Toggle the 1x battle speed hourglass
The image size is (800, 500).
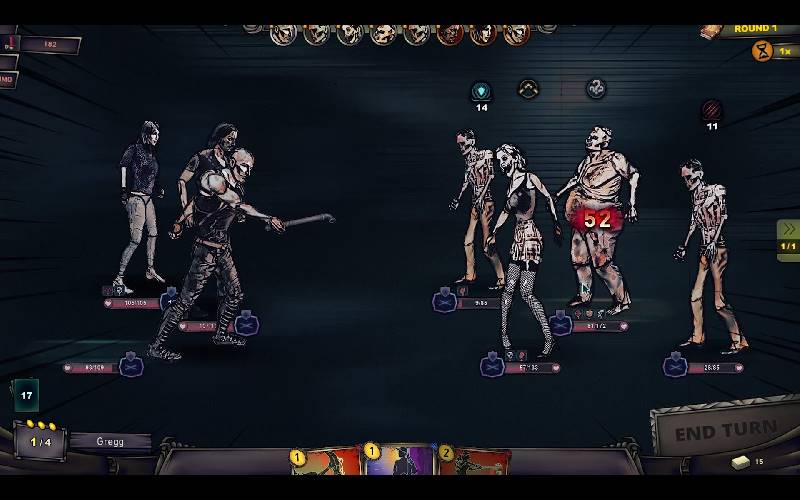(x=762, y=51)
